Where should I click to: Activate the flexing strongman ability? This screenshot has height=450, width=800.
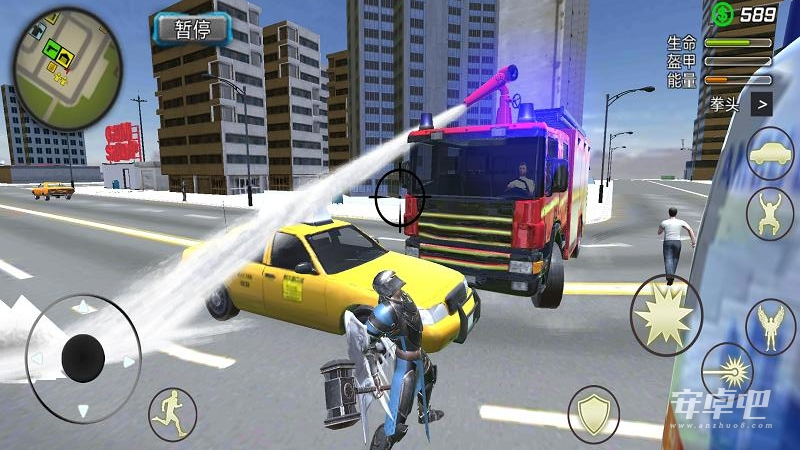[x=770, y=213]
